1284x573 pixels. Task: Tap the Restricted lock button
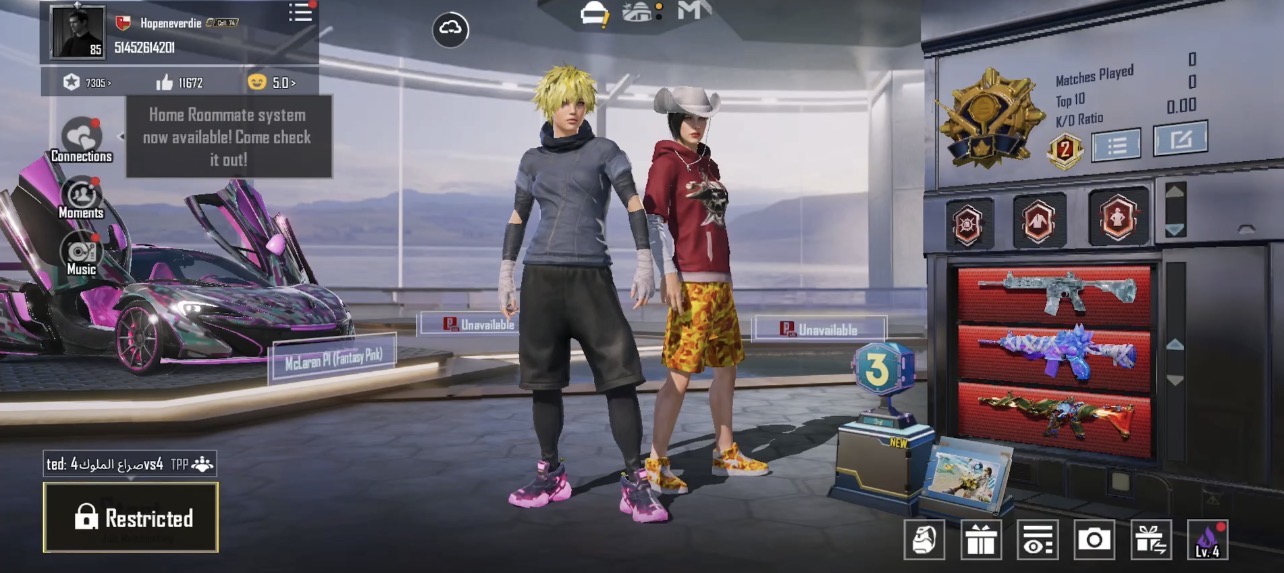pos(131,517)
